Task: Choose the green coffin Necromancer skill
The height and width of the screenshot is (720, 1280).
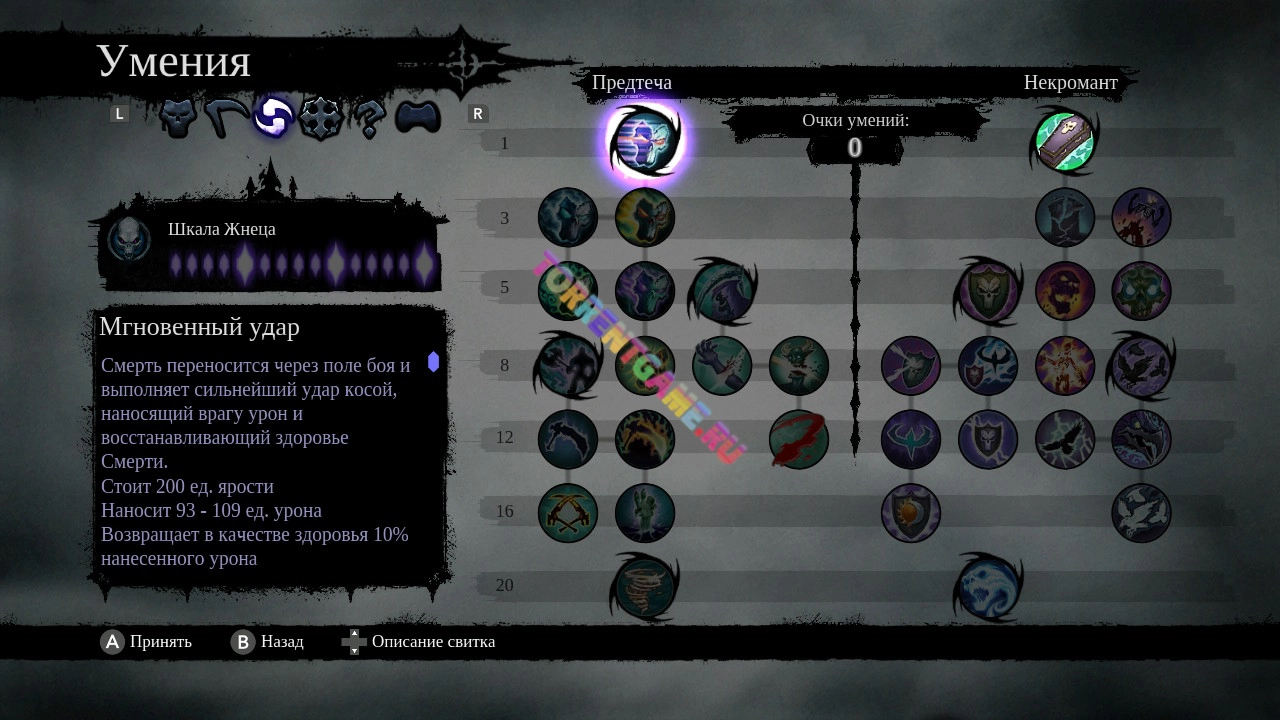Action: pyautogui.click(x=1064, y=142)
